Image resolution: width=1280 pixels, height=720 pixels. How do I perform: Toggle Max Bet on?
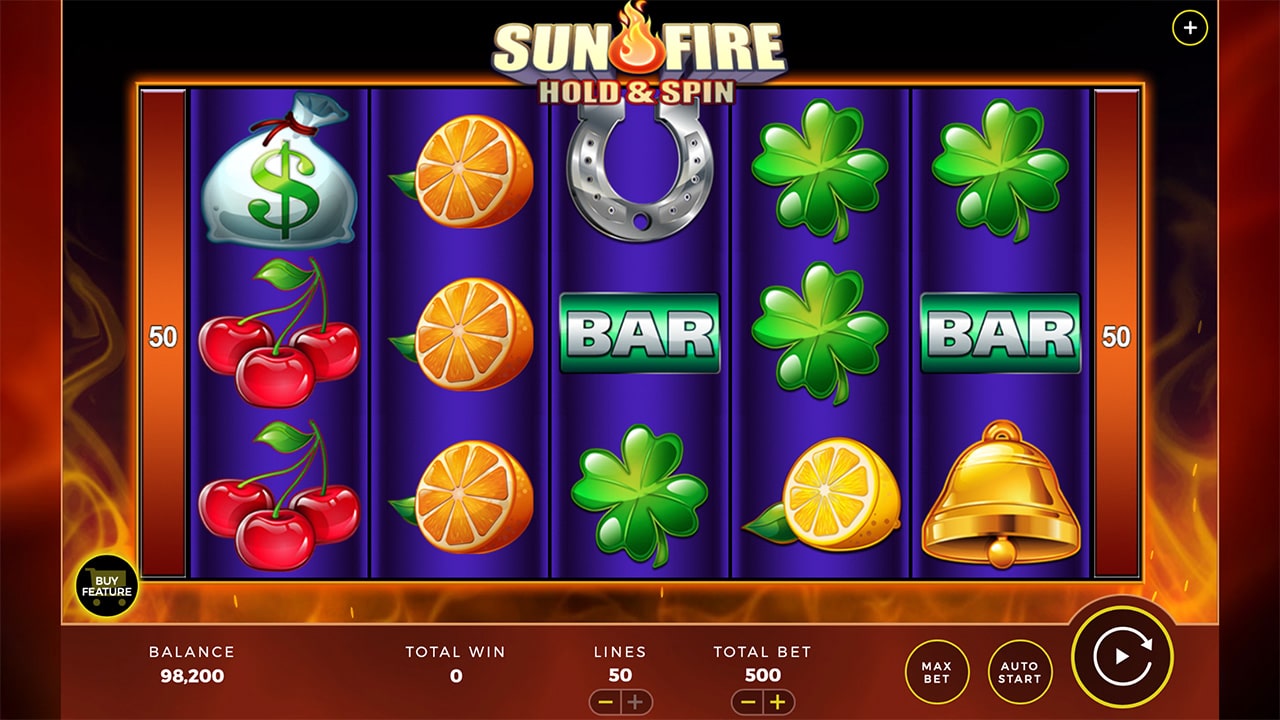tap(938, 672)
